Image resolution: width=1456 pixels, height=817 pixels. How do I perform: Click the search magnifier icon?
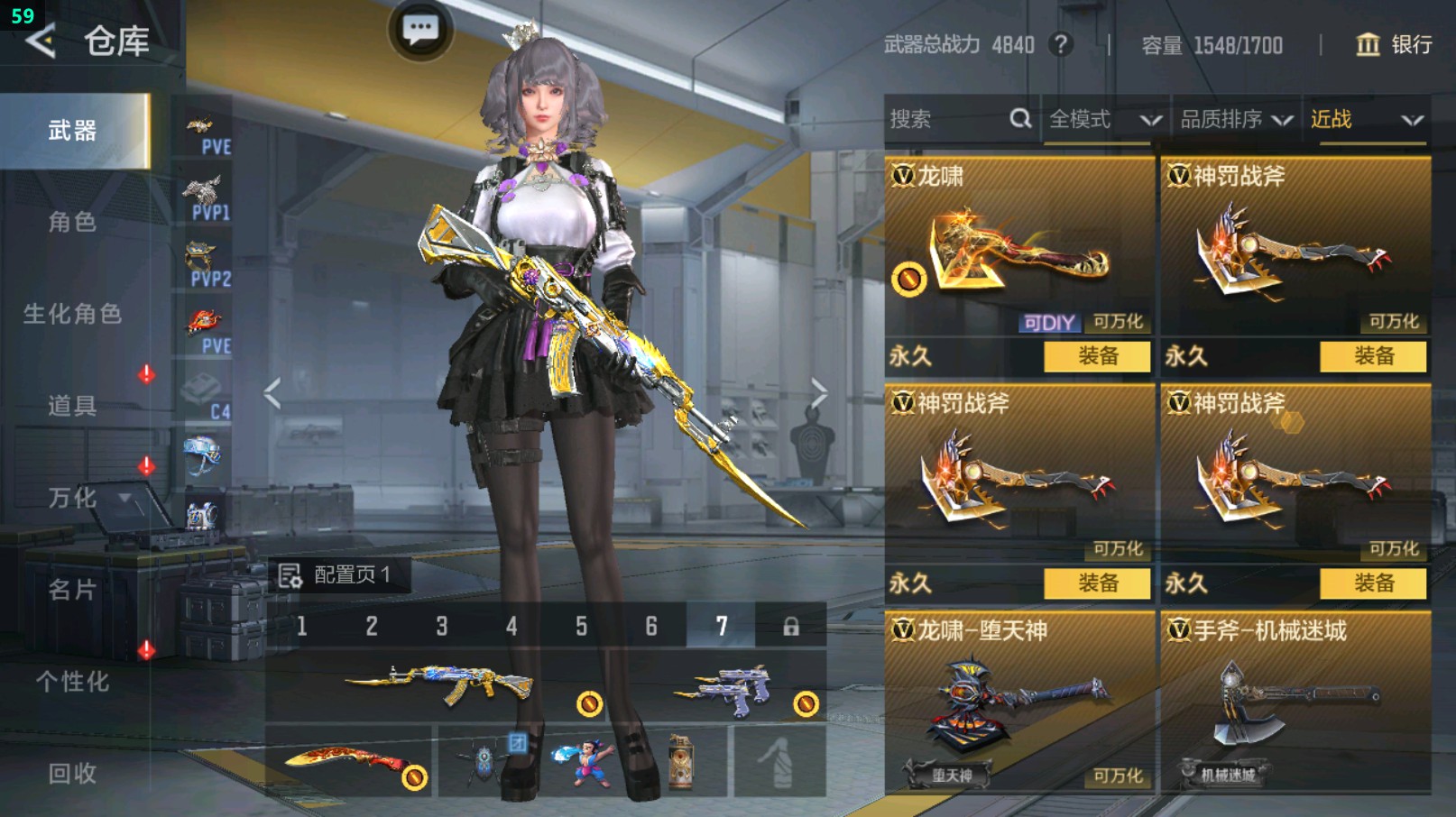[1020, 118]
